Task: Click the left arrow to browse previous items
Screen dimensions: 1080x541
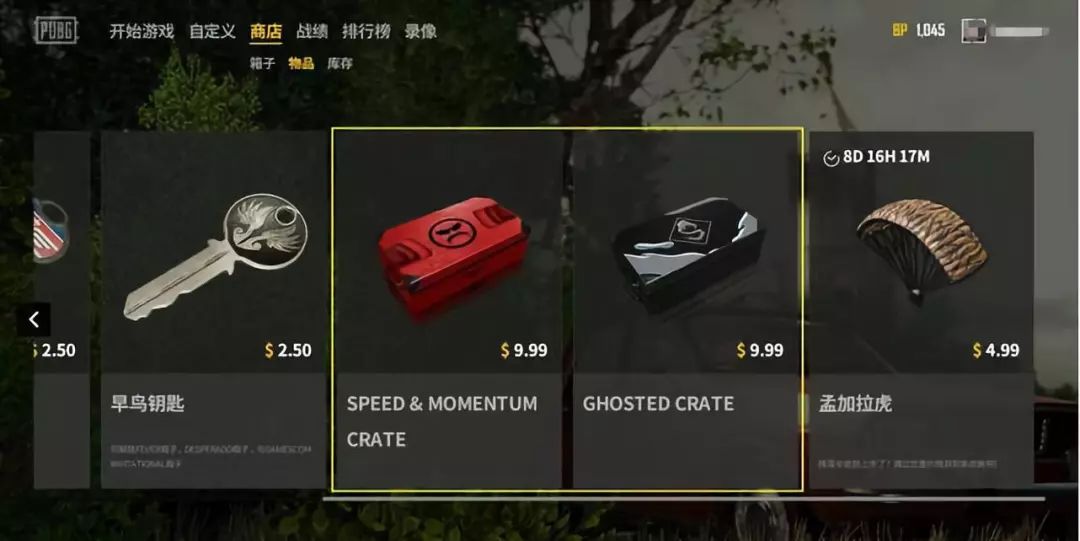Action: [x=34, y=320]
